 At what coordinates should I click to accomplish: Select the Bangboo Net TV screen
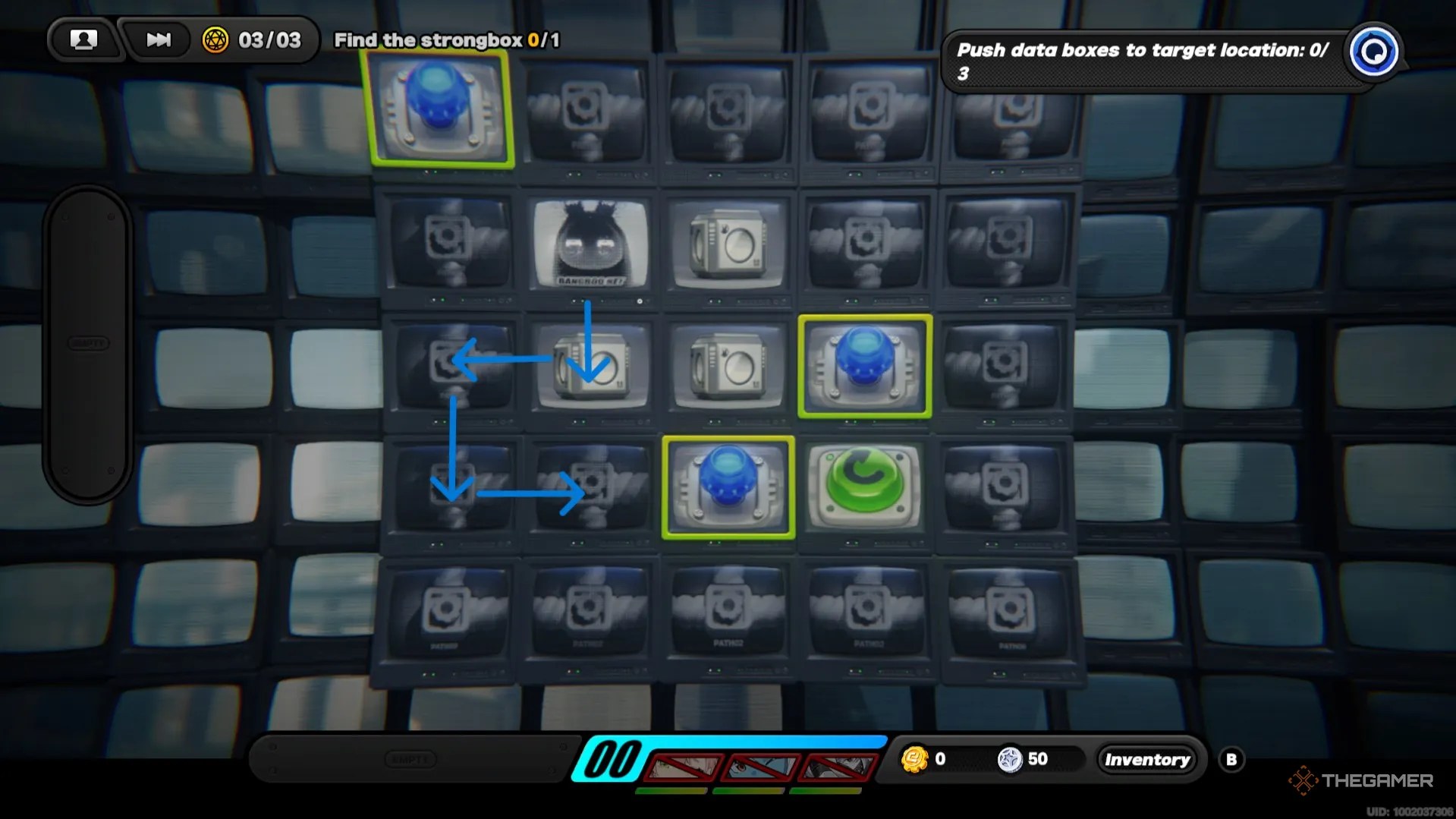click(588, 243)
